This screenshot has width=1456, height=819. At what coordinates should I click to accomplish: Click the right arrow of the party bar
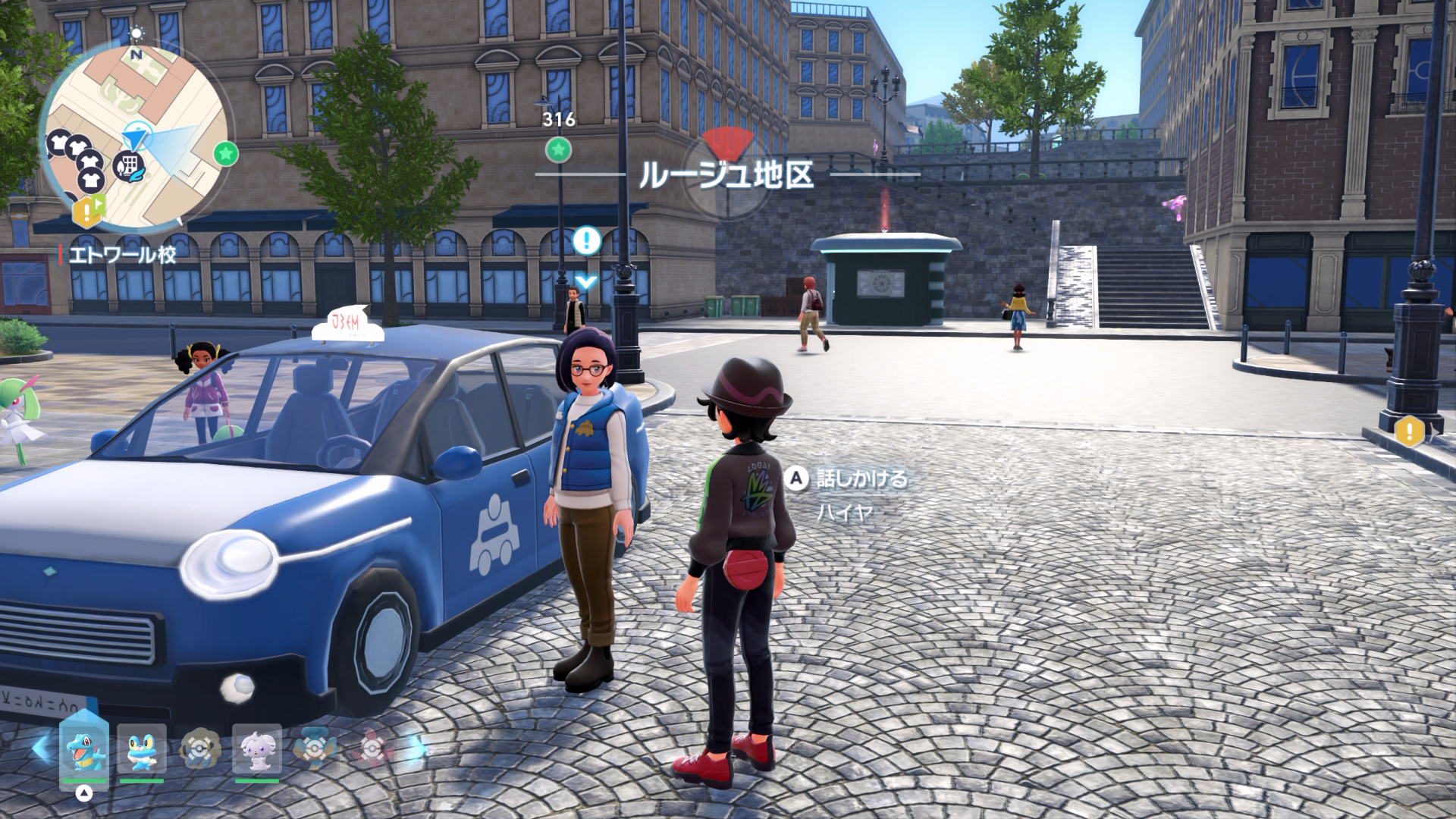(x=416, y=749)
